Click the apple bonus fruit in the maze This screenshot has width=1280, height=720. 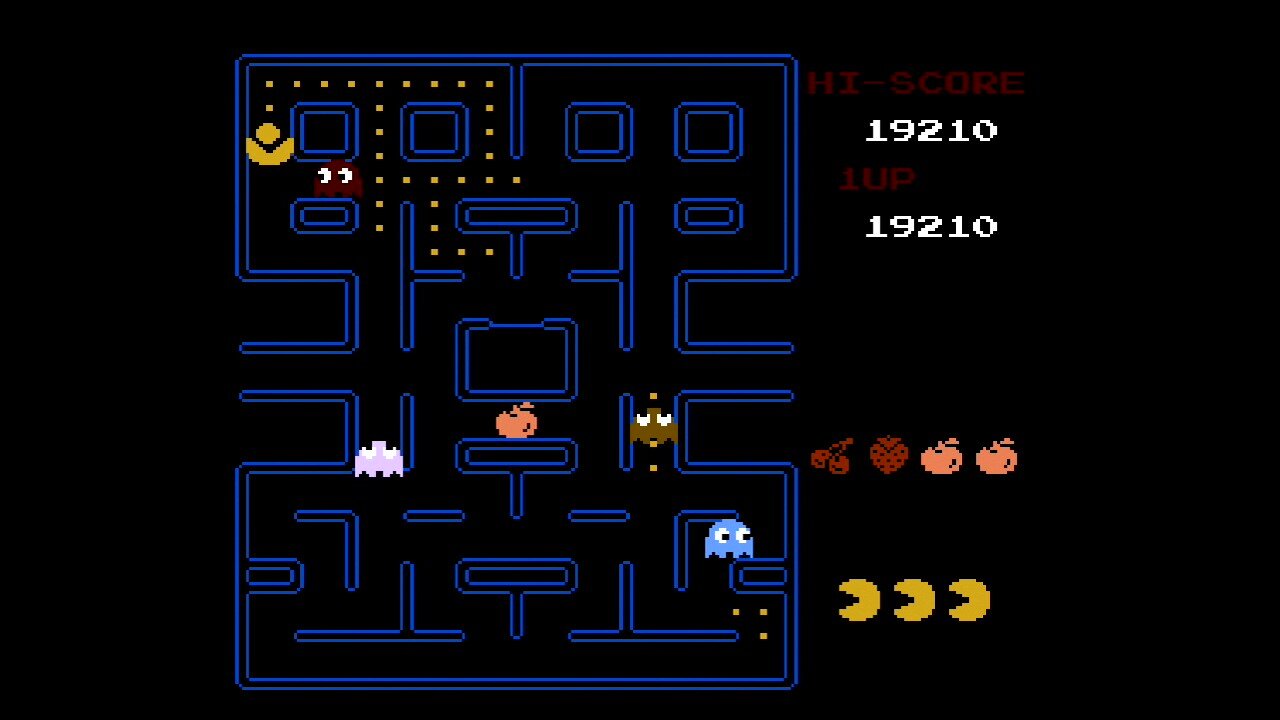516,423
